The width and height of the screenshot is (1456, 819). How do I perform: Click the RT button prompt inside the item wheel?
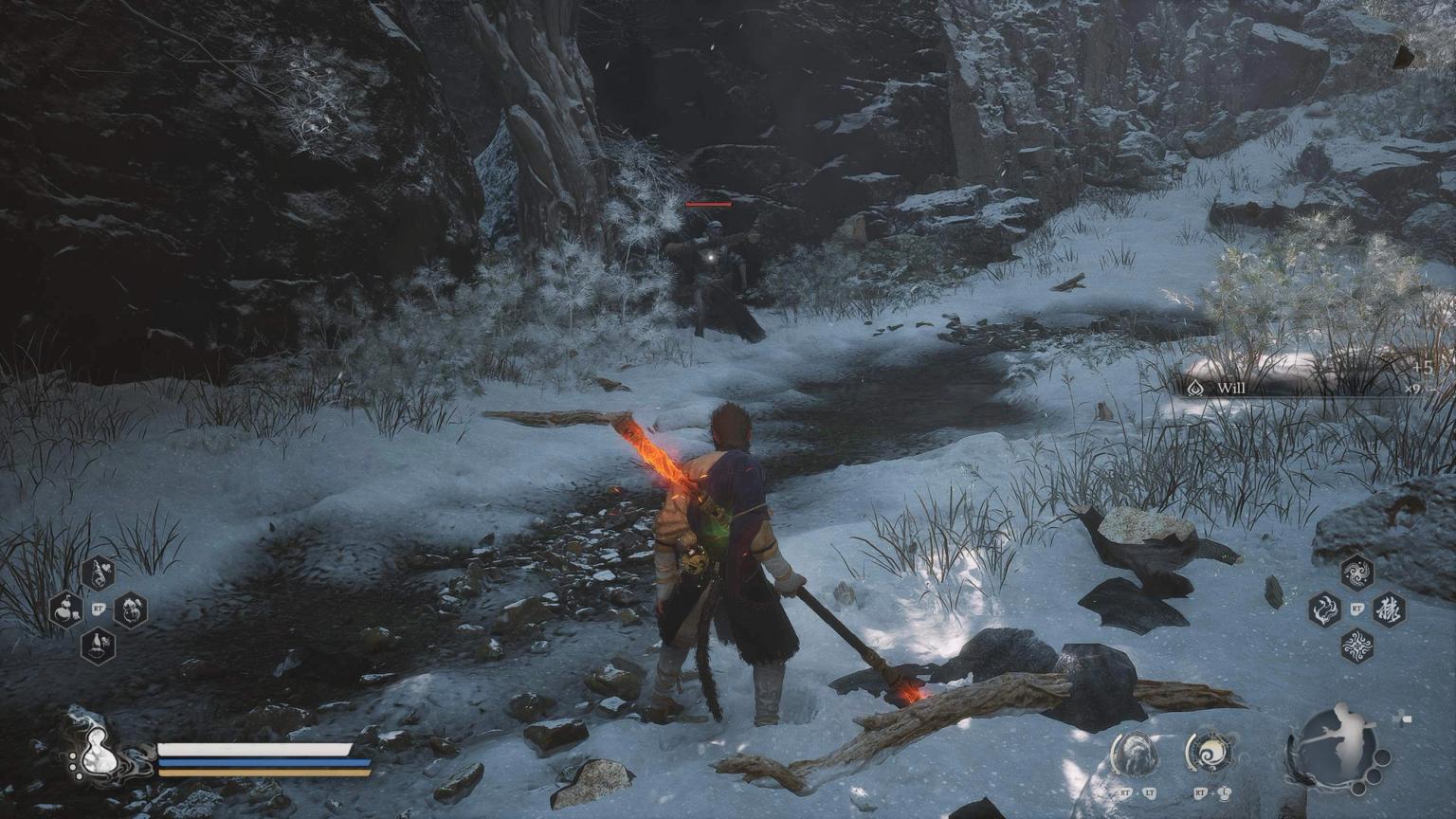coord(99,609)
